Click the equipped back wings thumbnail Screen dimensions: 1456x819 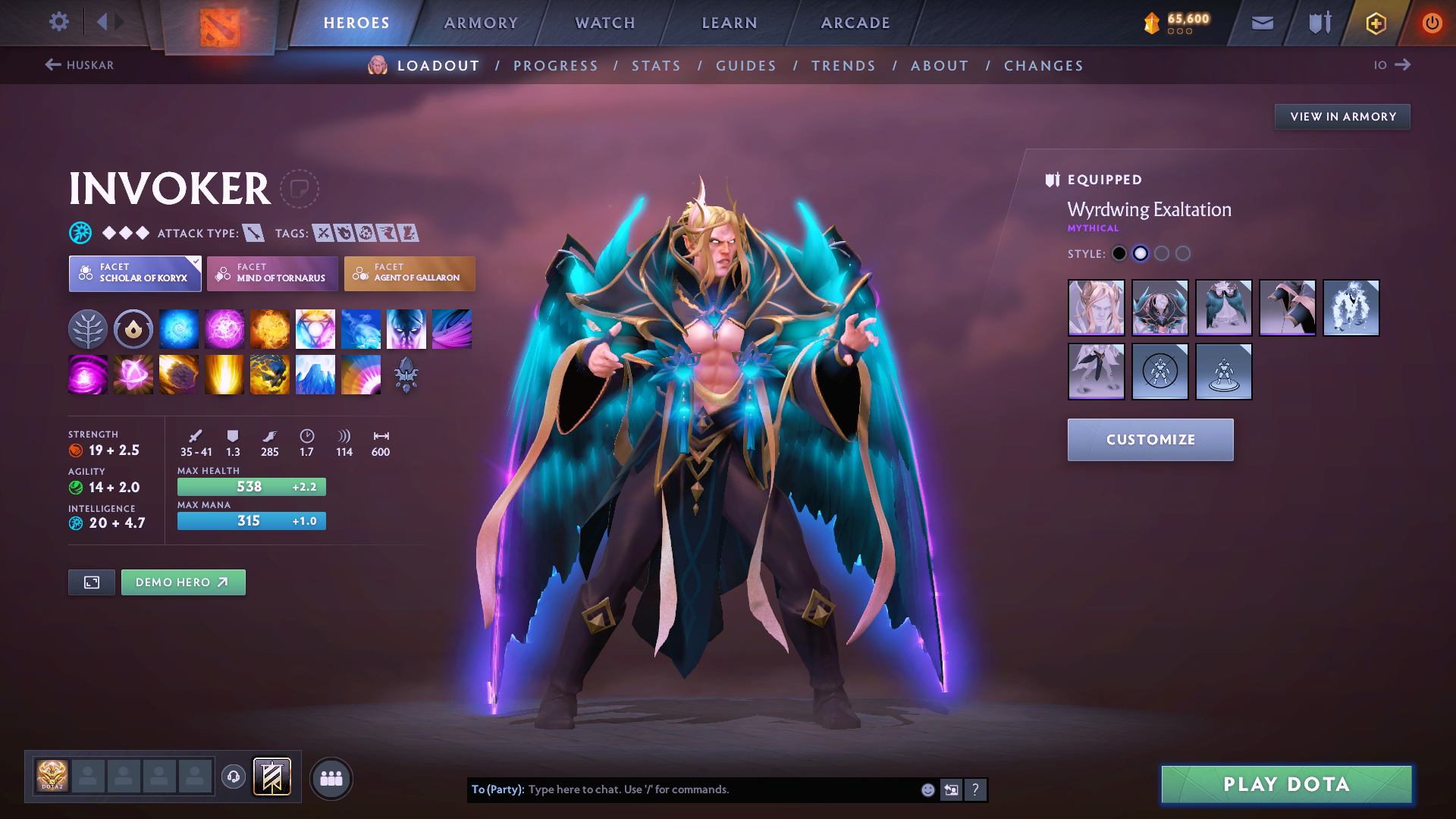1223,308
